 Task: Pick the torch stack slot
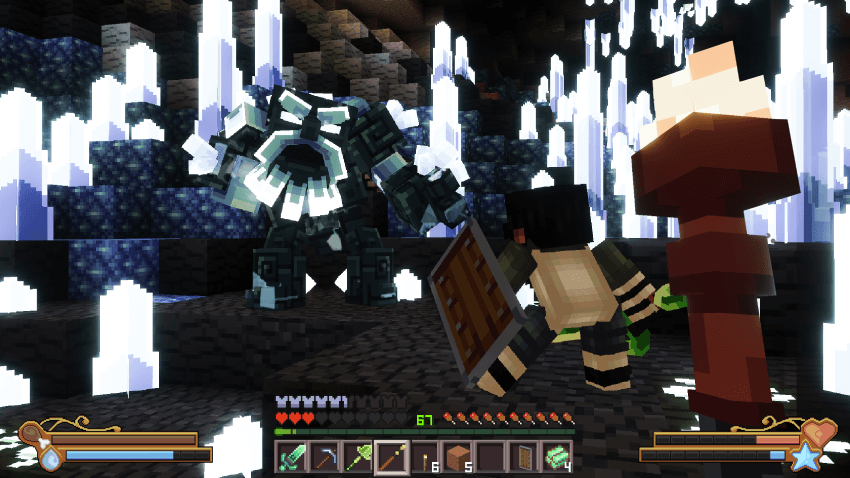pos(425,457)
